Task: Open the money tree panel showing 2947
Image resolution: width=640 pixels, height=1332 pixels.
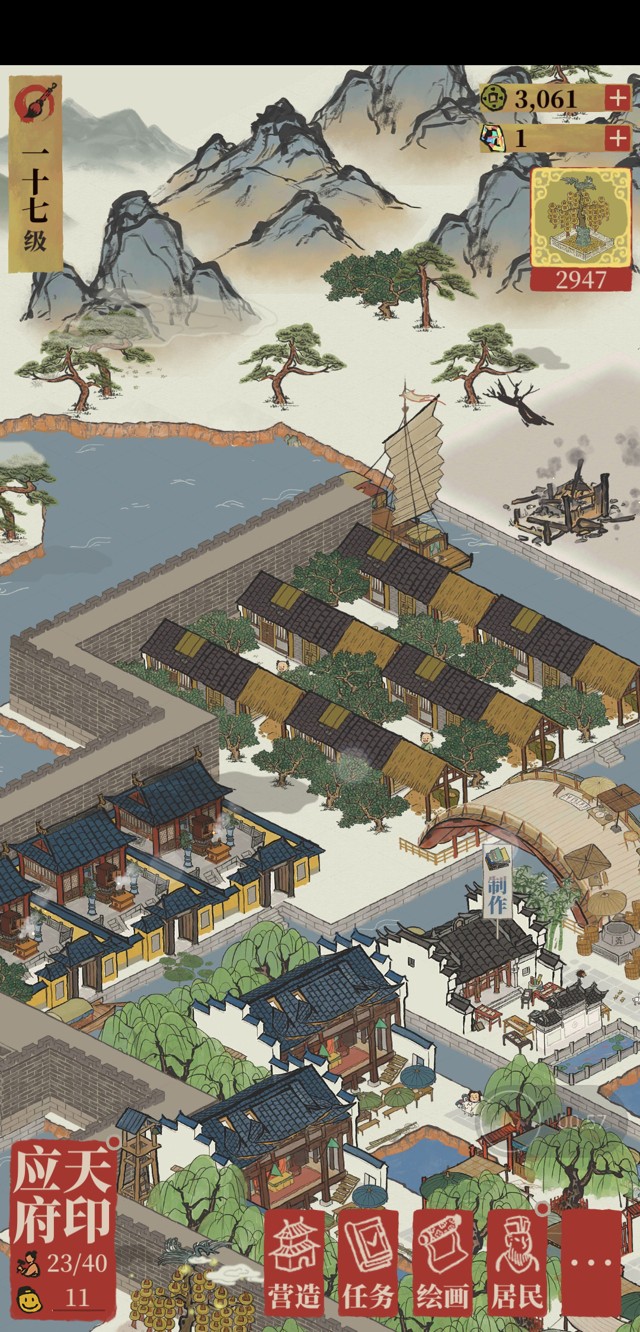Action: click(x=581, y=229)
